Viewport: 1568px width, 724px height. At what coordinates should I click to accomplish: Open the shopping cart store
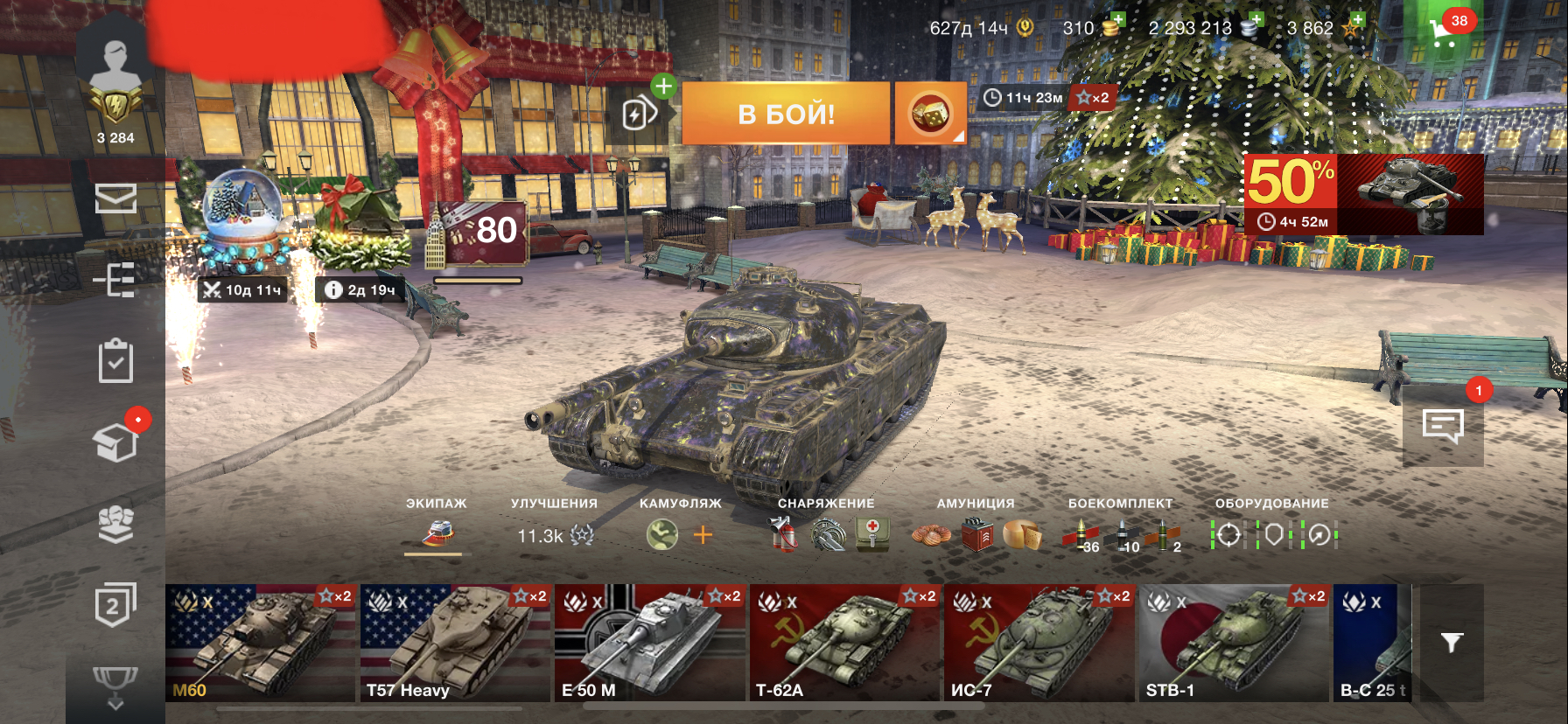coord(1443,33)
